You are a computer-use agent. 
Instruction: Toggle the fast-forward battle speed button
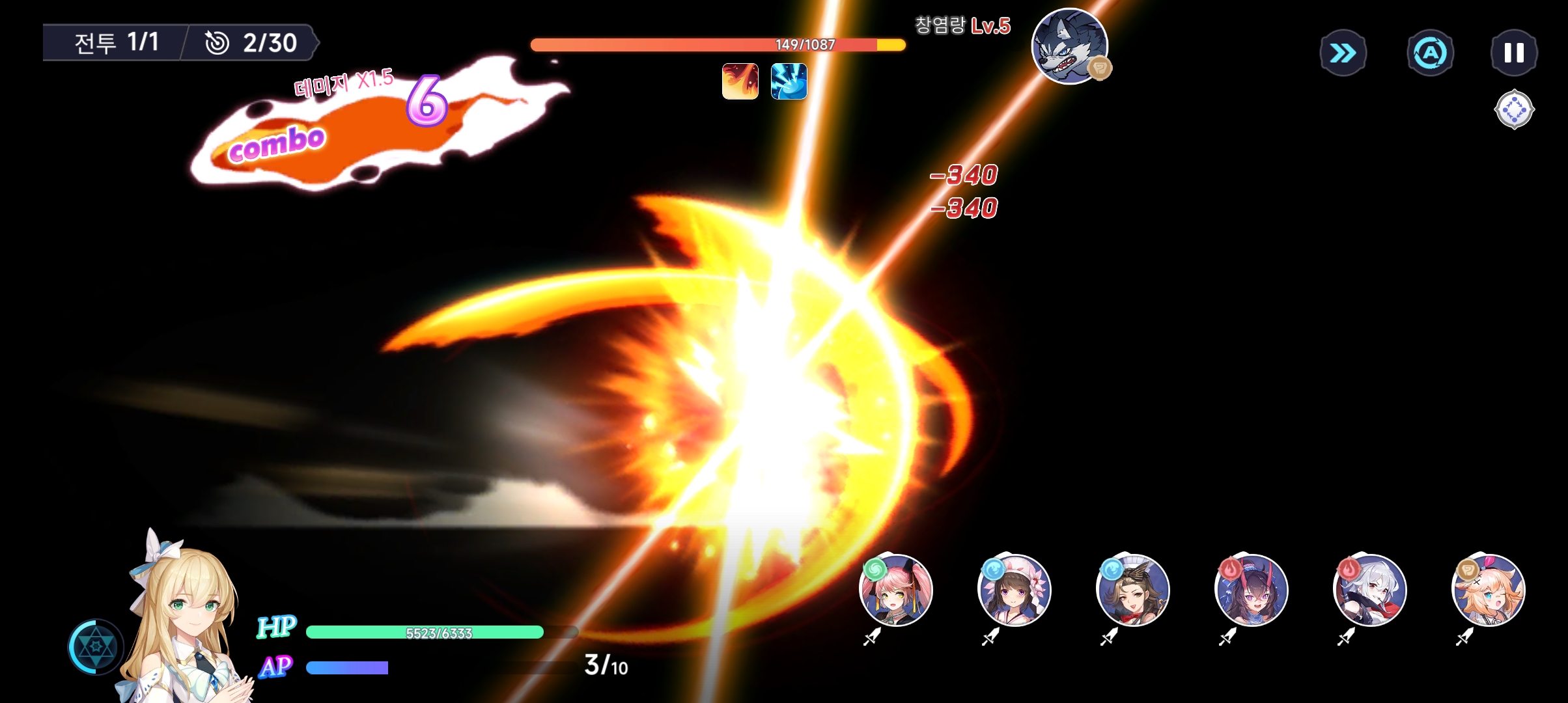click(1343, 53)
